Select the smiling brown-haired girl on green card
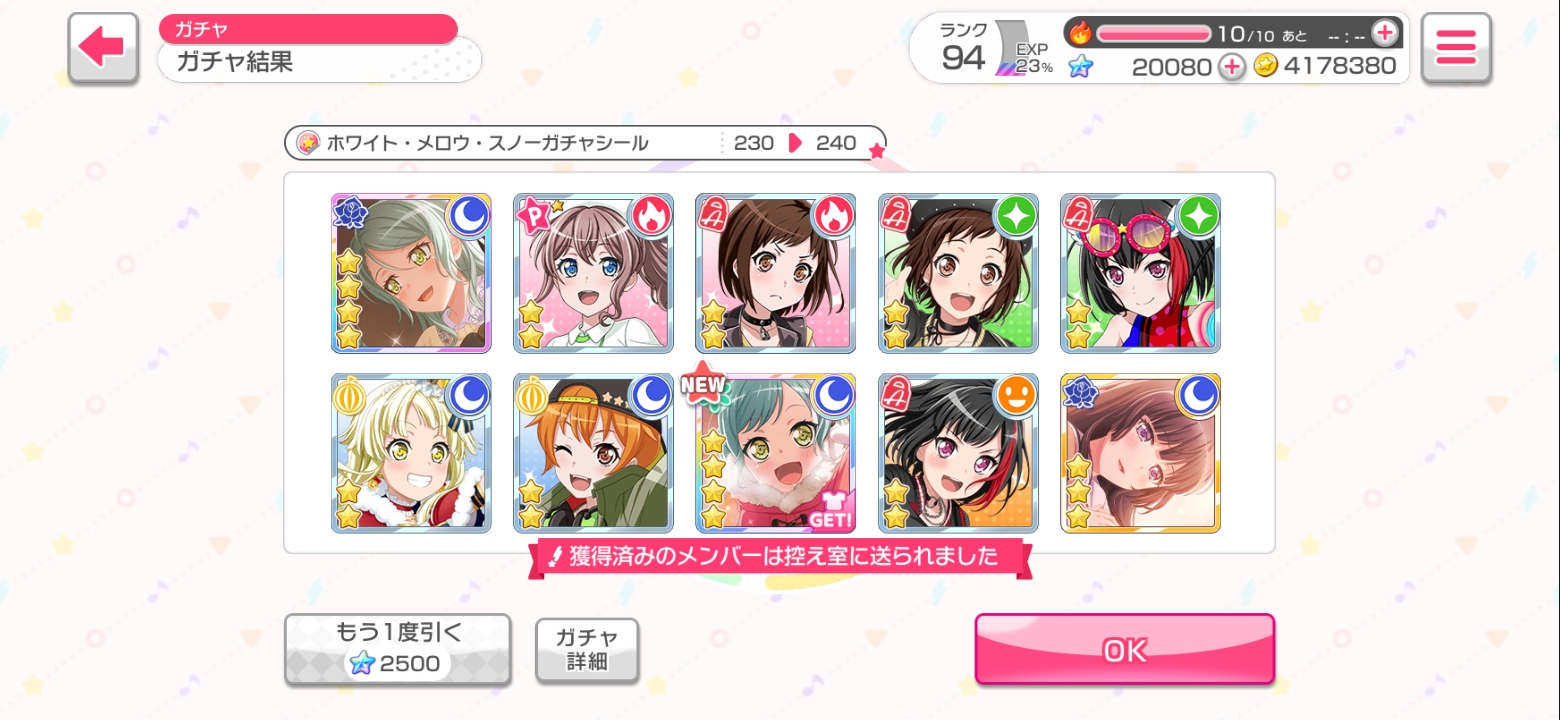This screenshot has height=720, width=1560. click(x=958, y=273)
